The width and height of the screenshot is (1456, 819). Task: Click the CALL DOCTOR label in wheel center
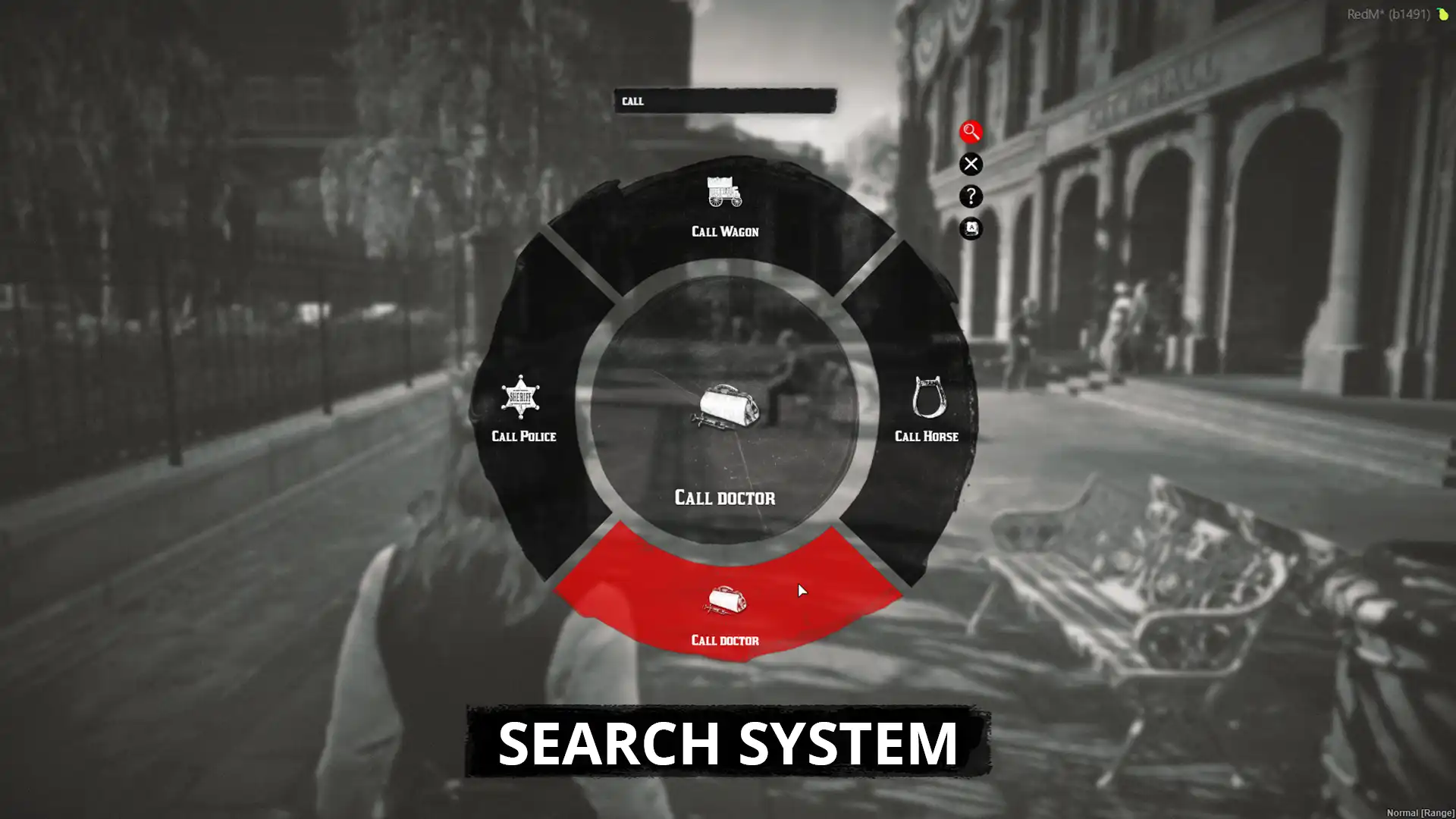pyautogui.click(x=725, y=498)
